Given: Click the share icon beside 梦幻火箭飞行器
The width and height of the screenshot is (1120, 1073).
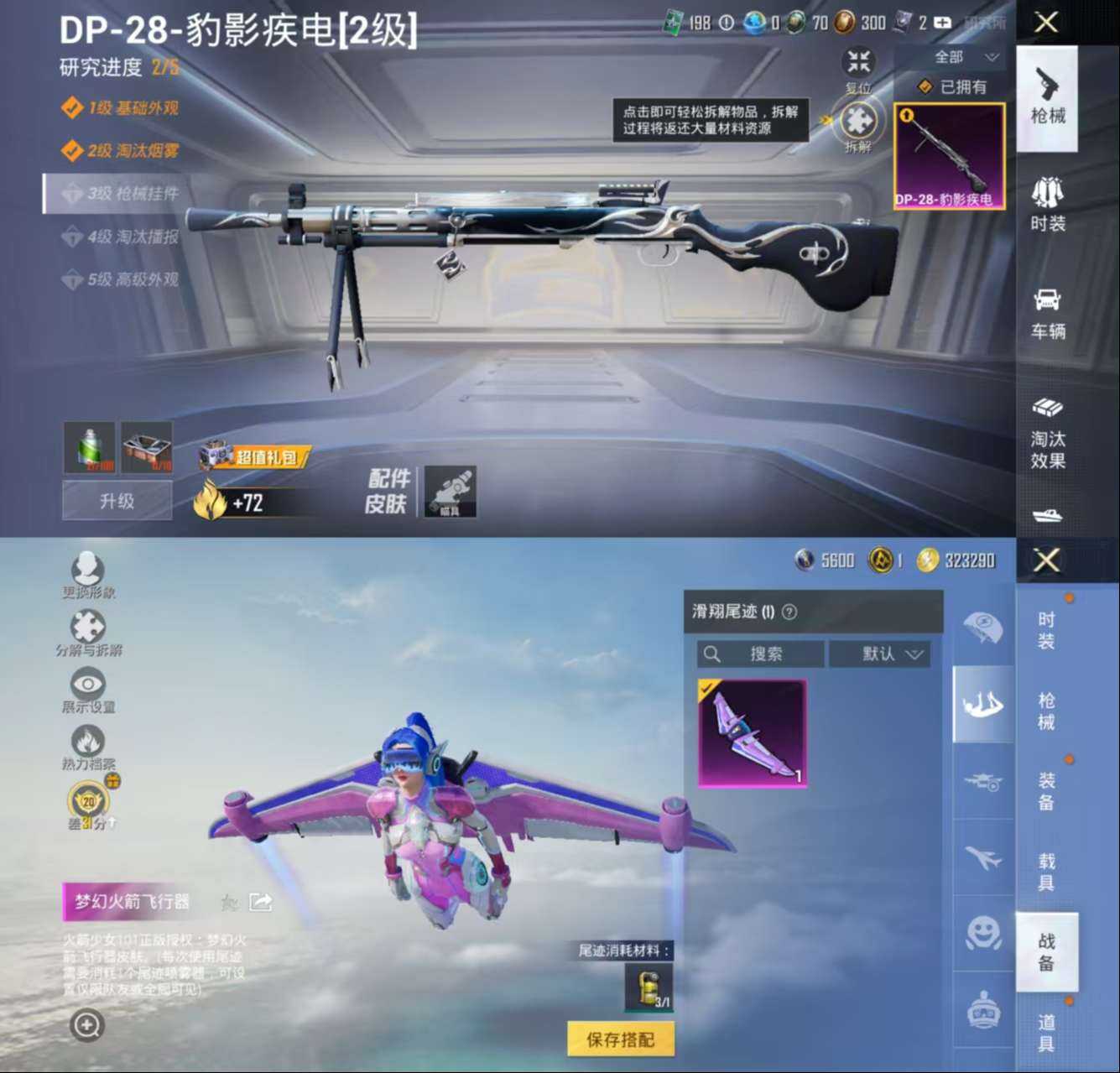Looking at the screenshot, I should (261, 904).
